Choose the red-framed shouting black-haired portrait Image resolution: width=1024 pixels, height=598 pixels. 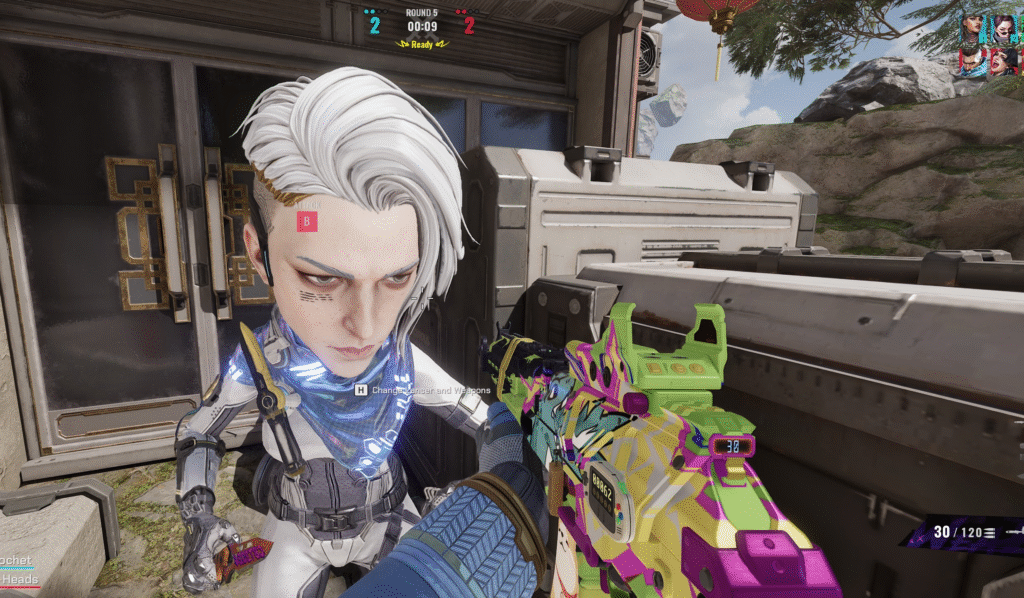(1001, 61)
